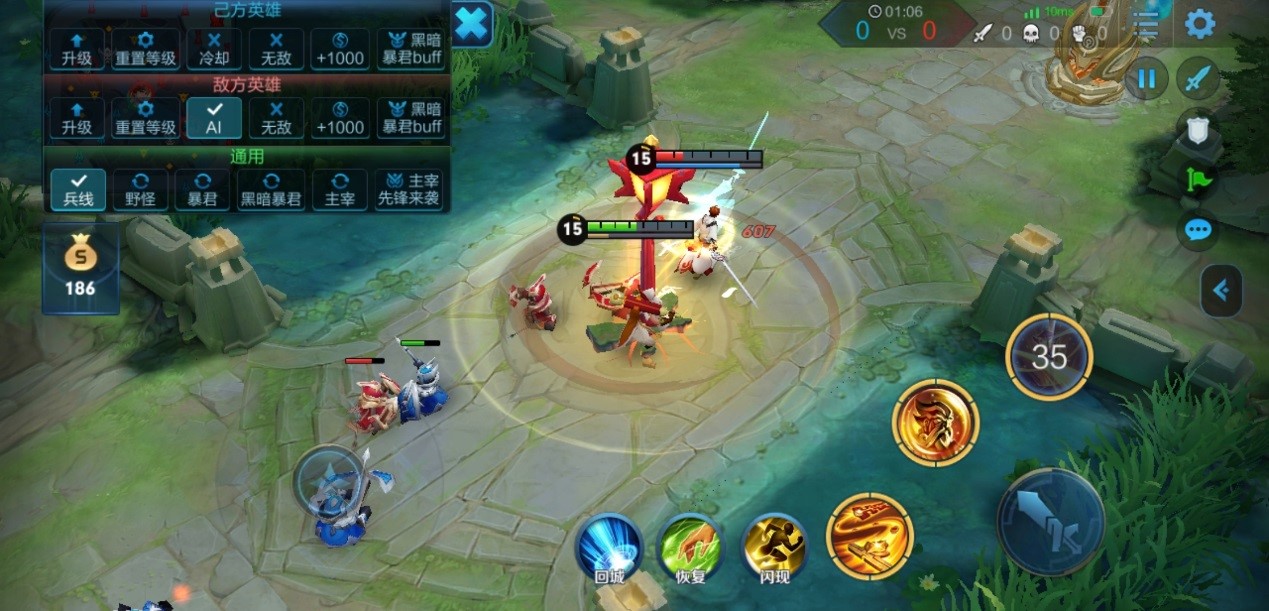Image resolution: width=1269 pixels, height=611 pixels.
Task: Refresh jungle monsters with 野怪
Action: [140, 188]
